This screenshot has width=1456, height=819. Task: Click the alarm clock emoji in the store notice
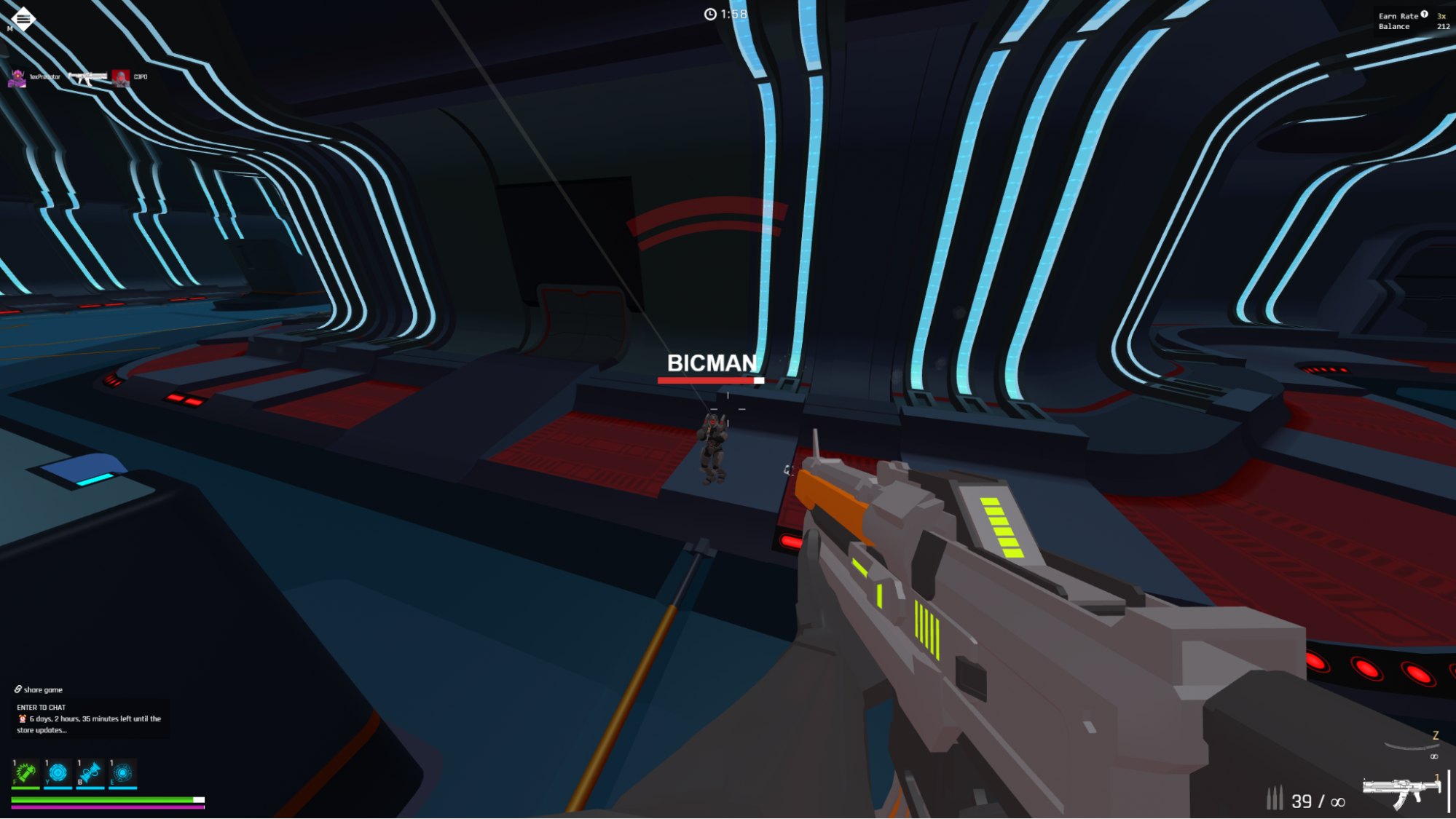pos(22,719)
